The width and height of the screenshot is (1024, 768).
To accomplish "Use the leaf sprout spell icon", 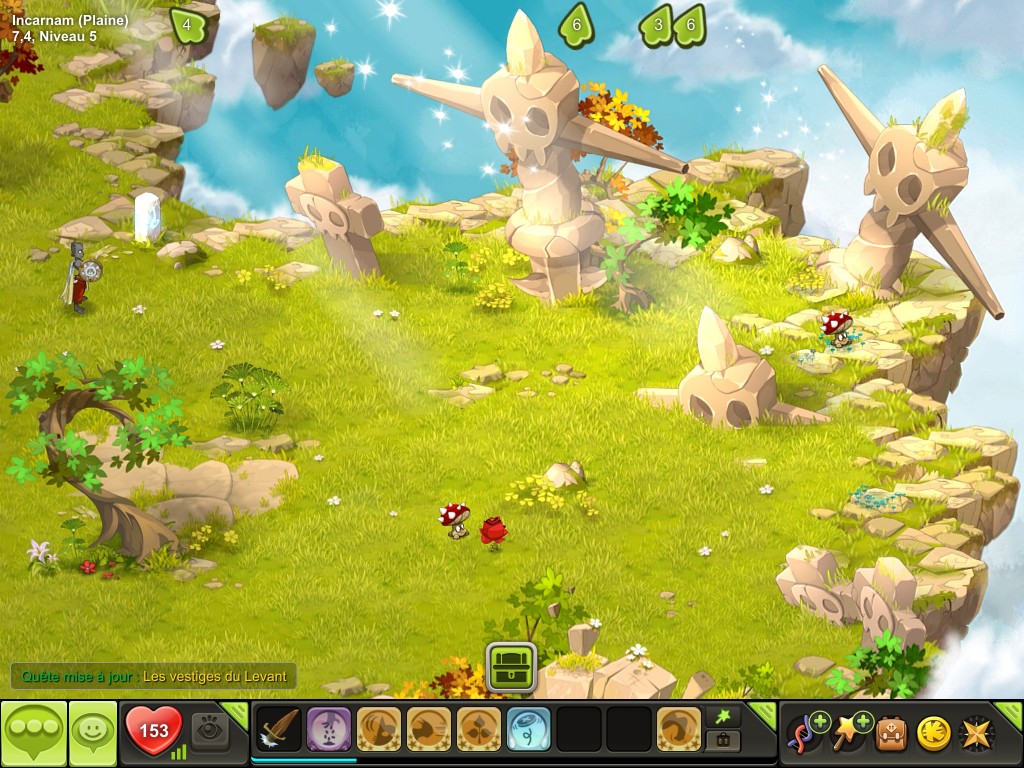I will point(479,730).
